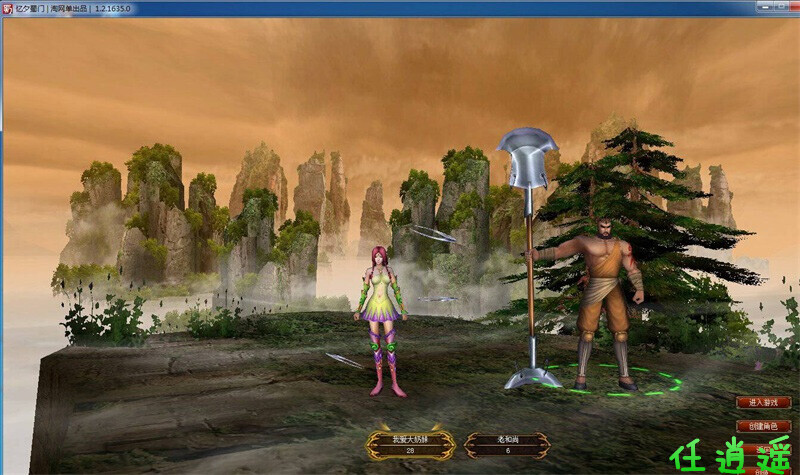The height and width of the screenshot is (475, 800).
Task: Open the 创建角色 create character screen
Action: 762,426
